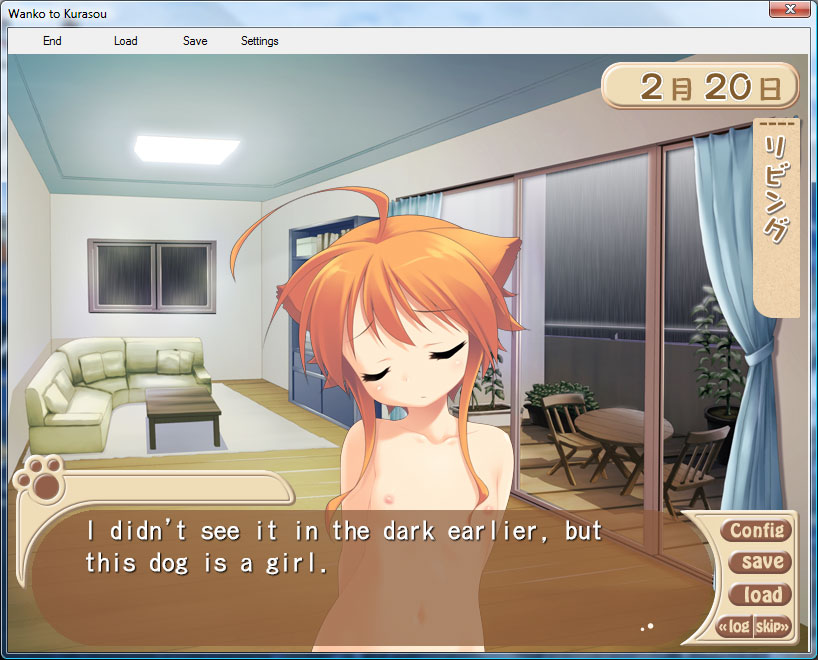Screen dimensions: 818x660
Task: Show the message log with the log button
Action: [x=735, y=627]
